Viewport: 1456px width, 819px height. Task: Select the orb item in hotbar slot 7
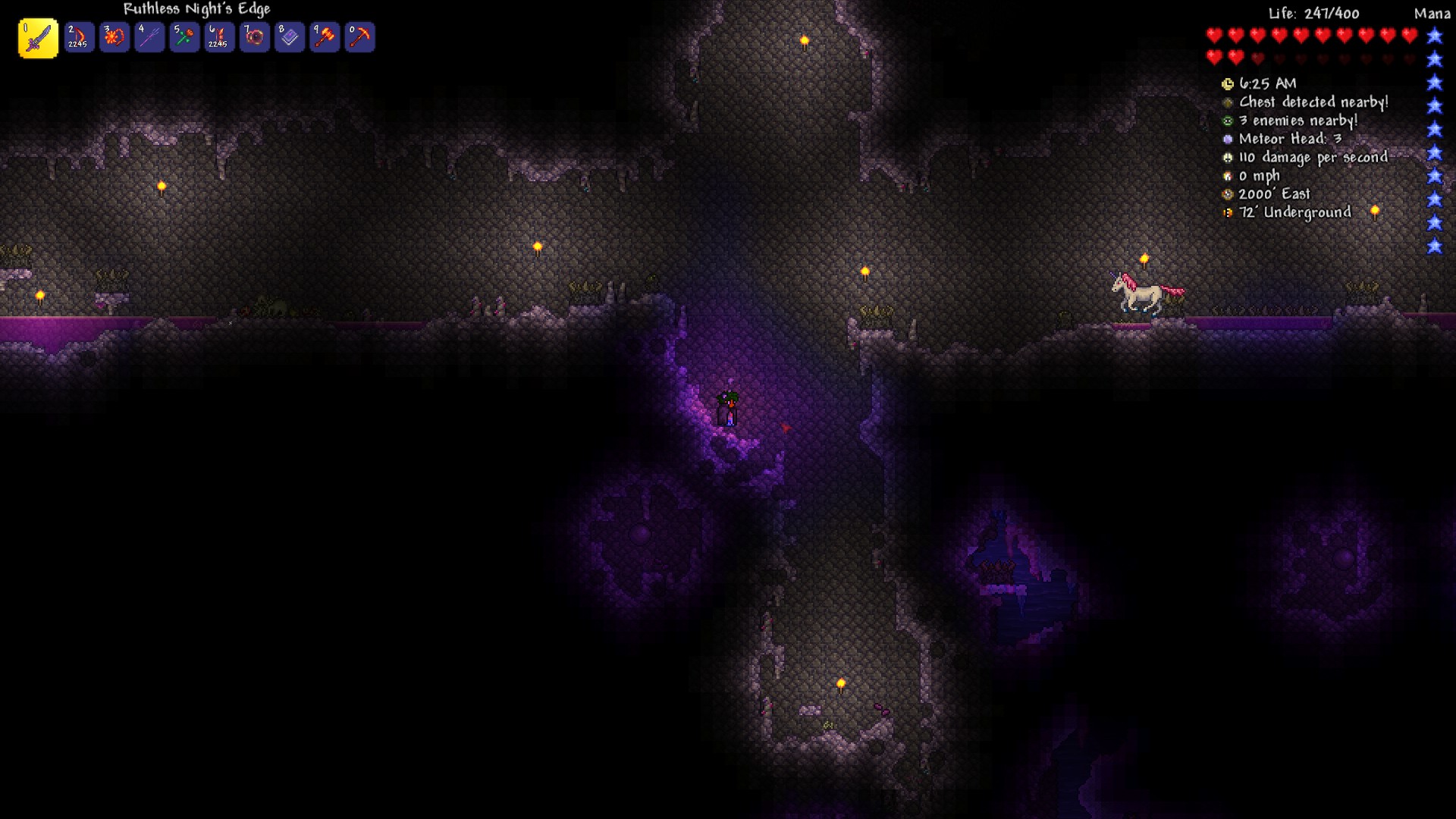point(254,38)
